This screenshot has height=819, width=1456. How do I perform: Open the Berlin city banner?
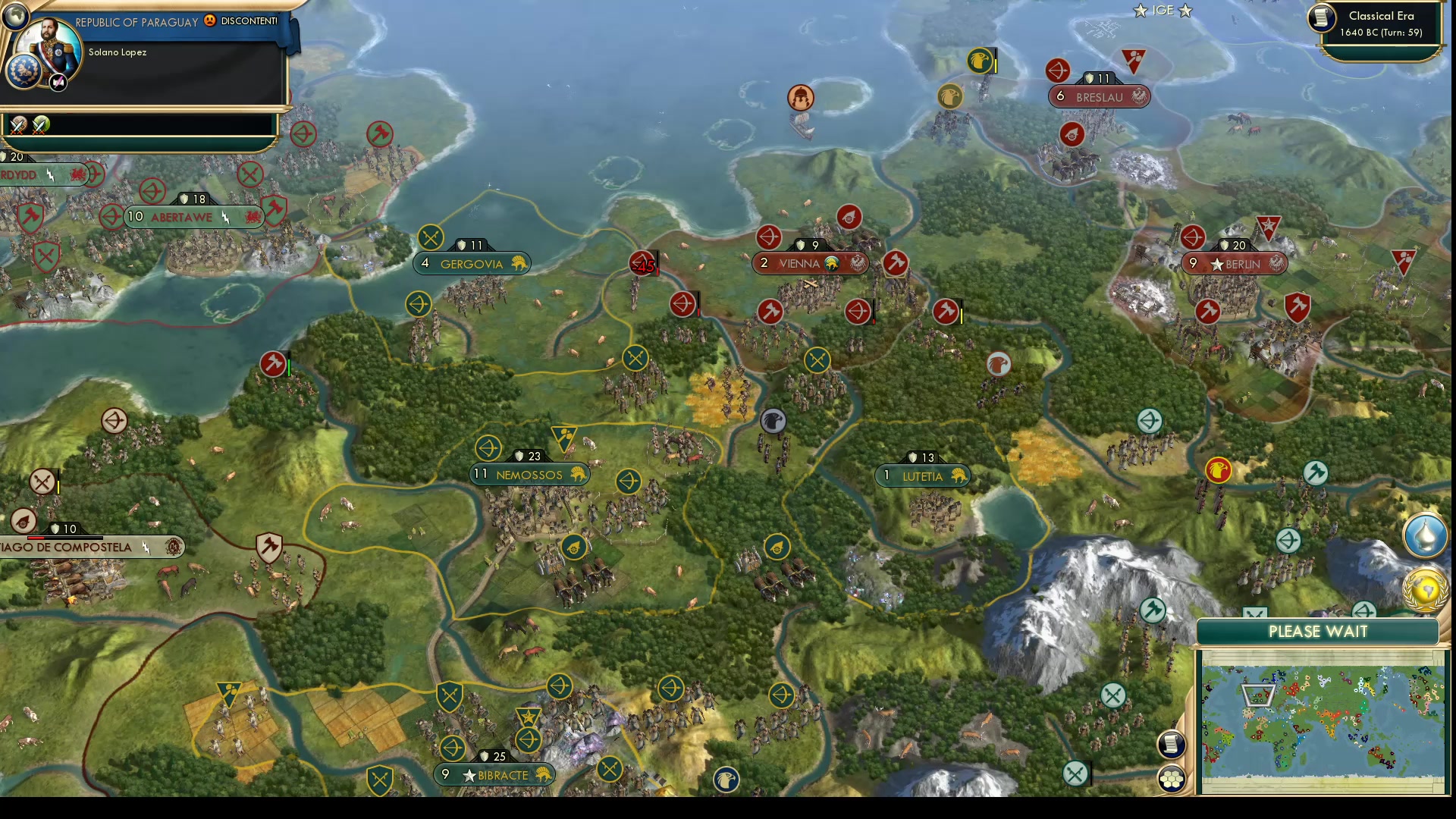[x=1235, y=263]
